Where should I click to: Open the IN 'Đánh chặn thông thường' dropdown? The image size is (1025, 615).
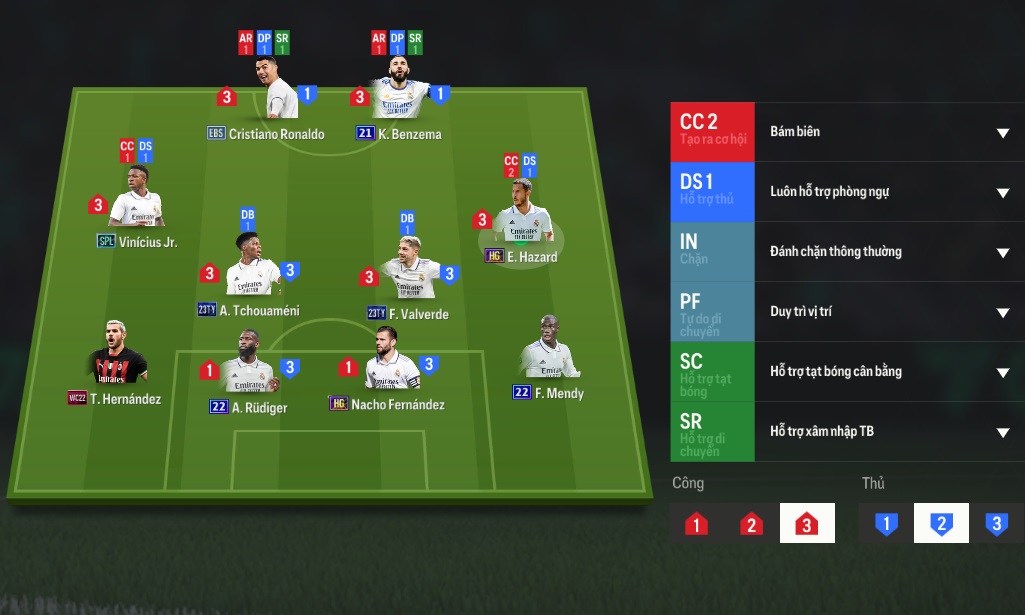[1002, 253]
